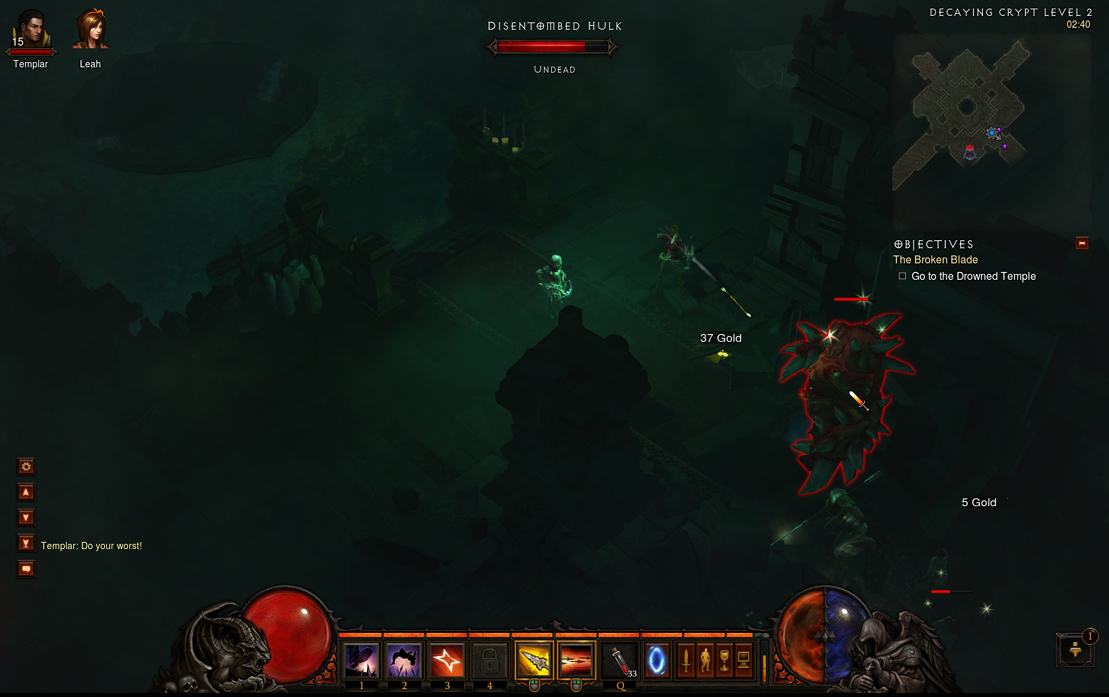Collapse the Objectives tracker
1109x697 pixels.
(x=1082, y=243)
